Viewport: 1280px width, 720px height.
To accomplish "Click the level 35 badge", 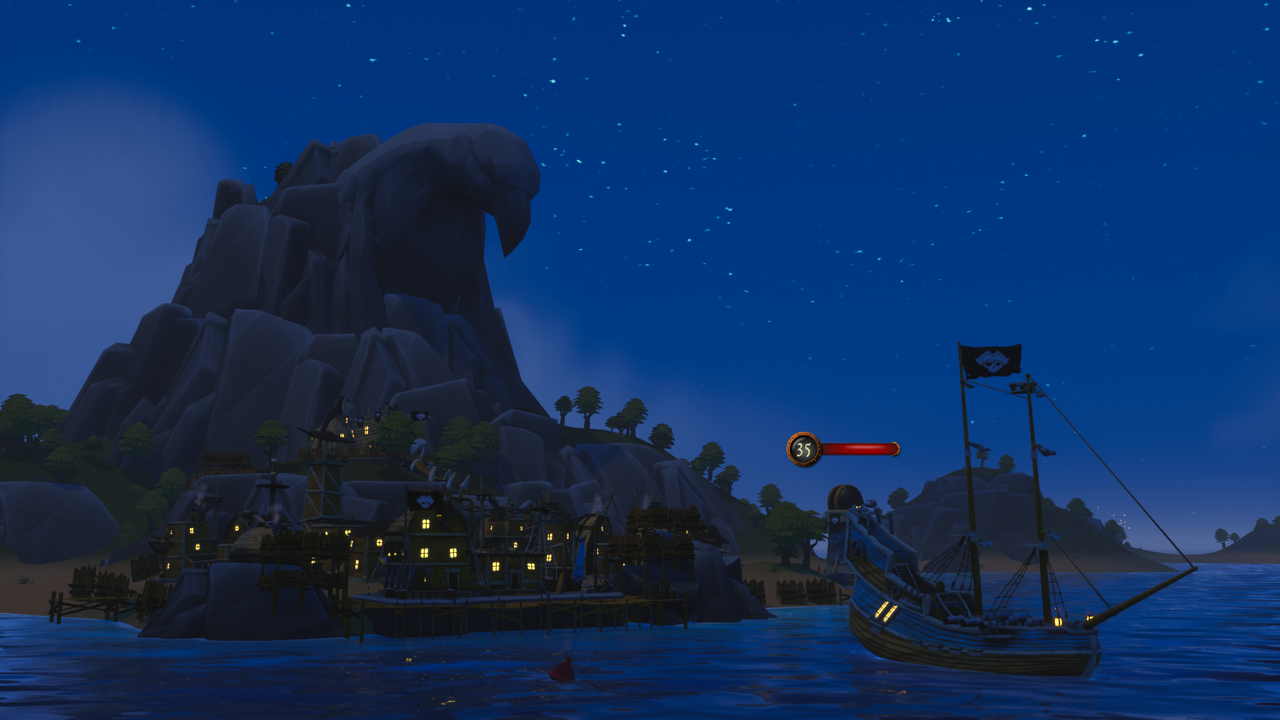I will pyautogui.click(x=802, y=449).
